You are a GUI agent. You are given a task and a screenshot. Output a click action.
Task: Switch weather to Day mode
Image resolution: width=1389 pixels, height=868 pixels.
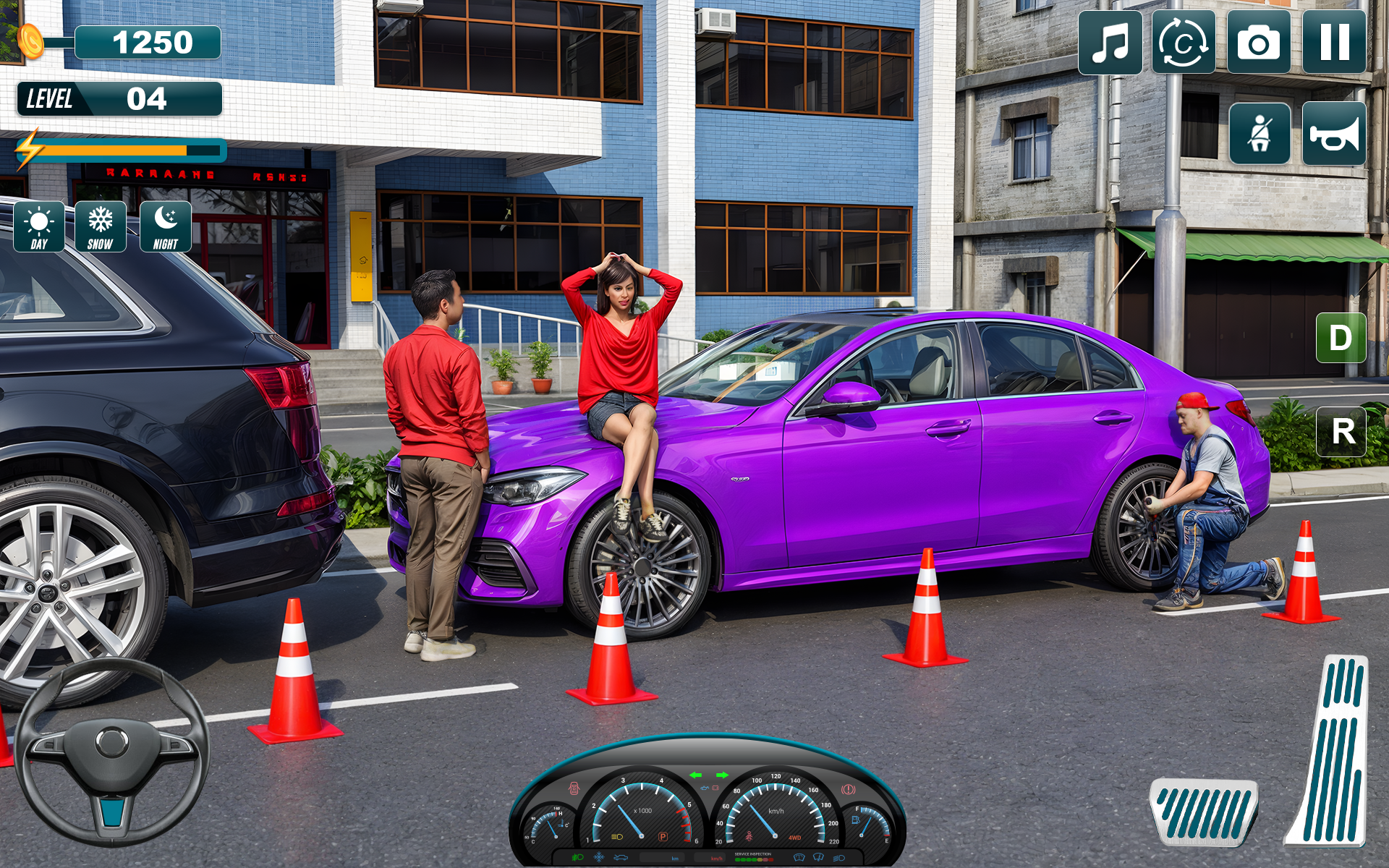pyautogui.click(x=38, y=226)
